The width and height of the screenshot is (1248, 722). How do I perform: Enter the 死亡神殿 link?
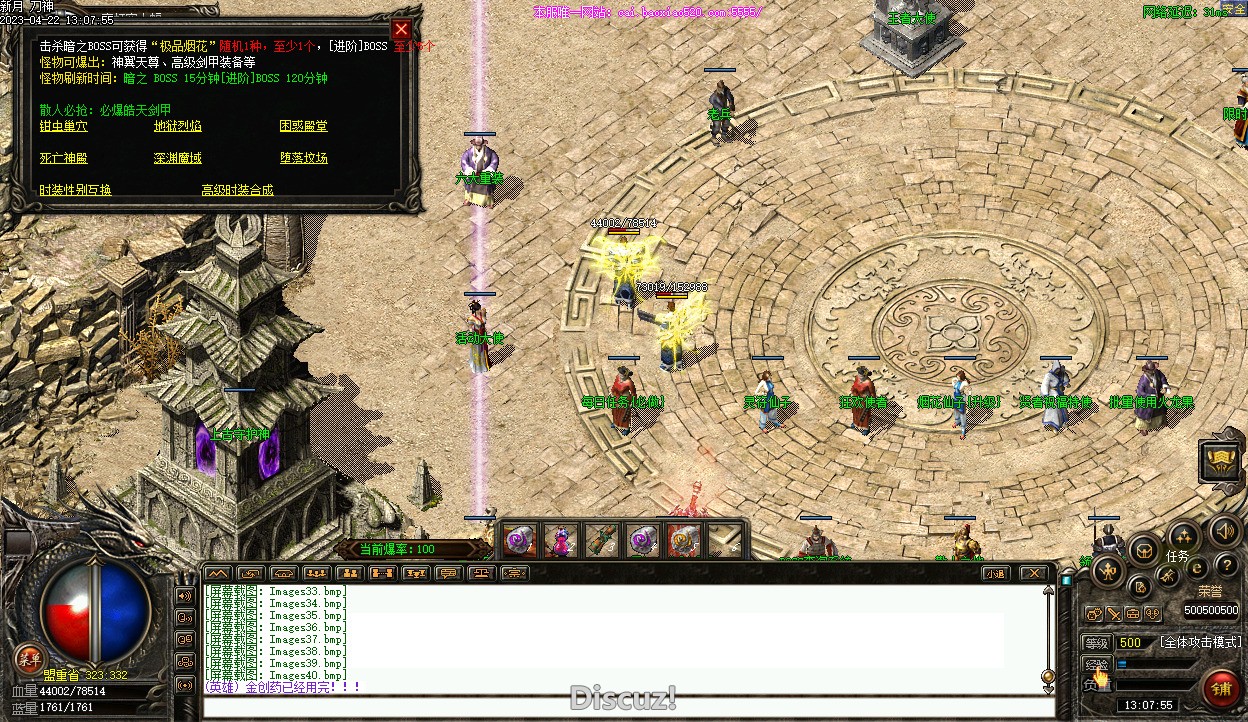(63, 158)
